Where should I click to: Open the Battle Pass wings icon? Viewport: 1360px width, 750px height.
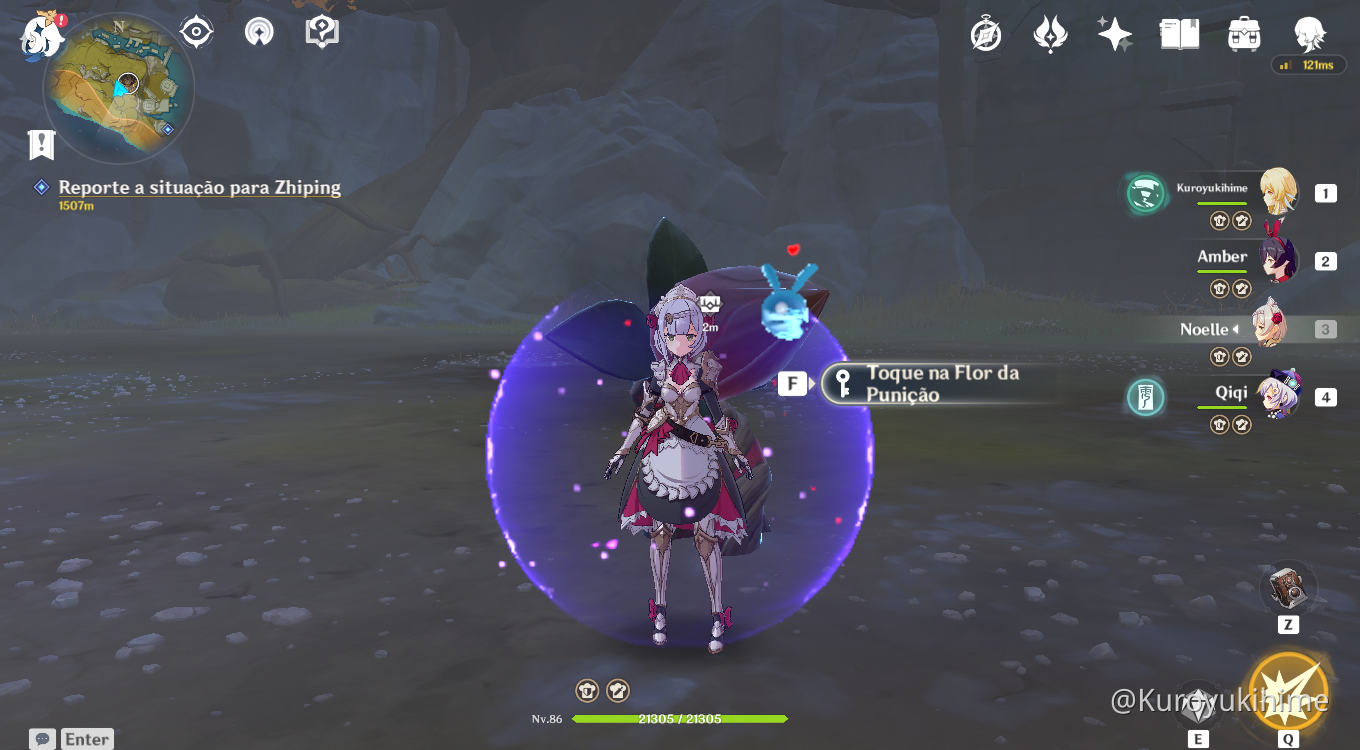pos(1051,33)
